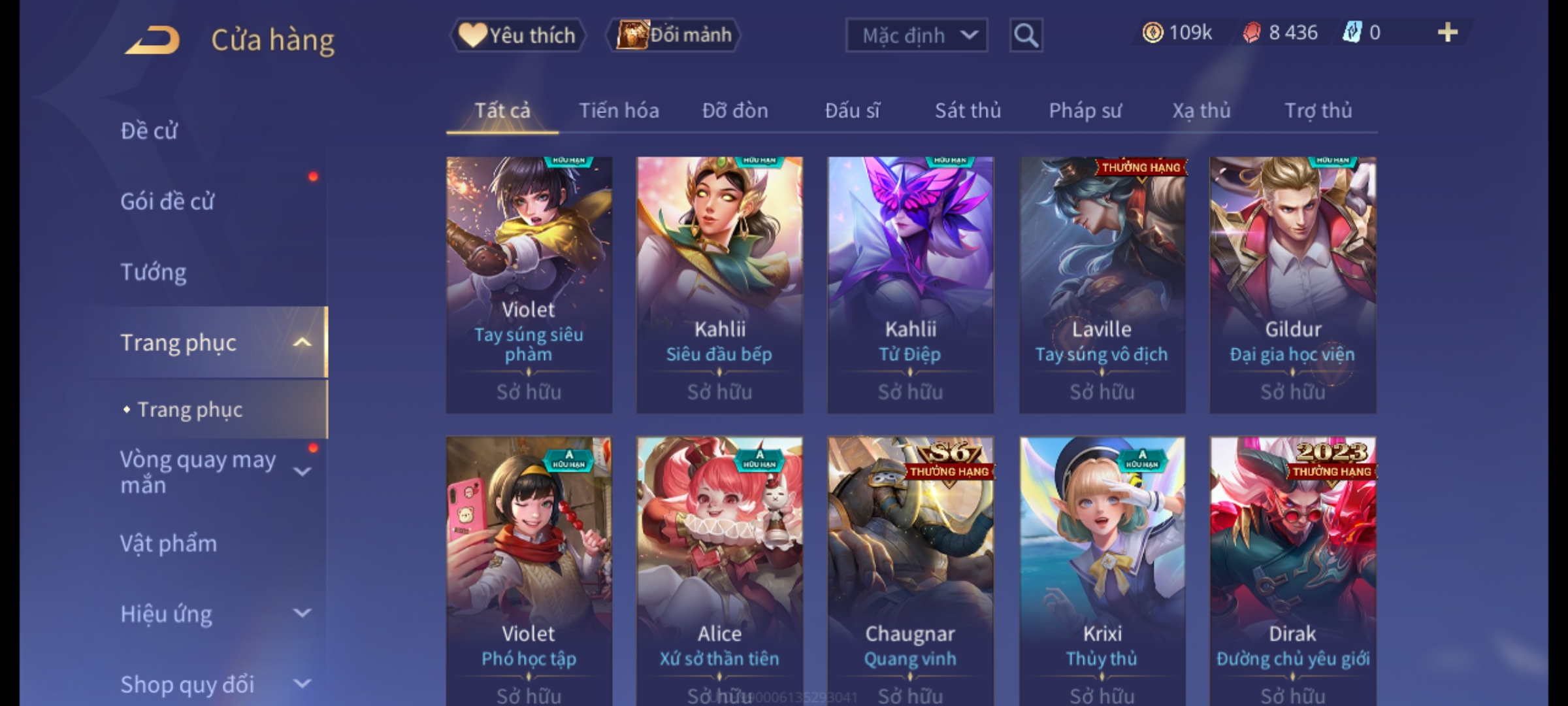Pick the Alice Xứ sở thần tiên skin
1568x706 pixels.
coord(719,569)
